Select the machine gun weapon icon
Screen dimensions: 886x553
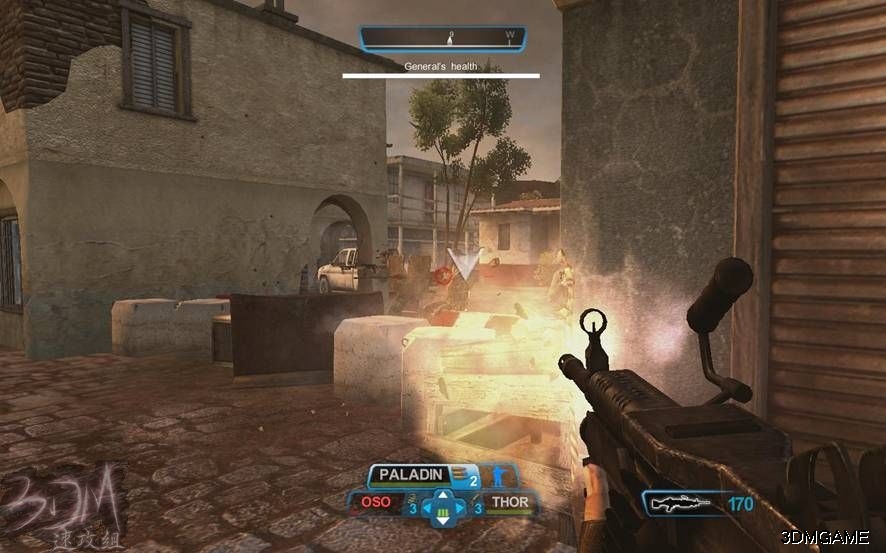(679, 504)
